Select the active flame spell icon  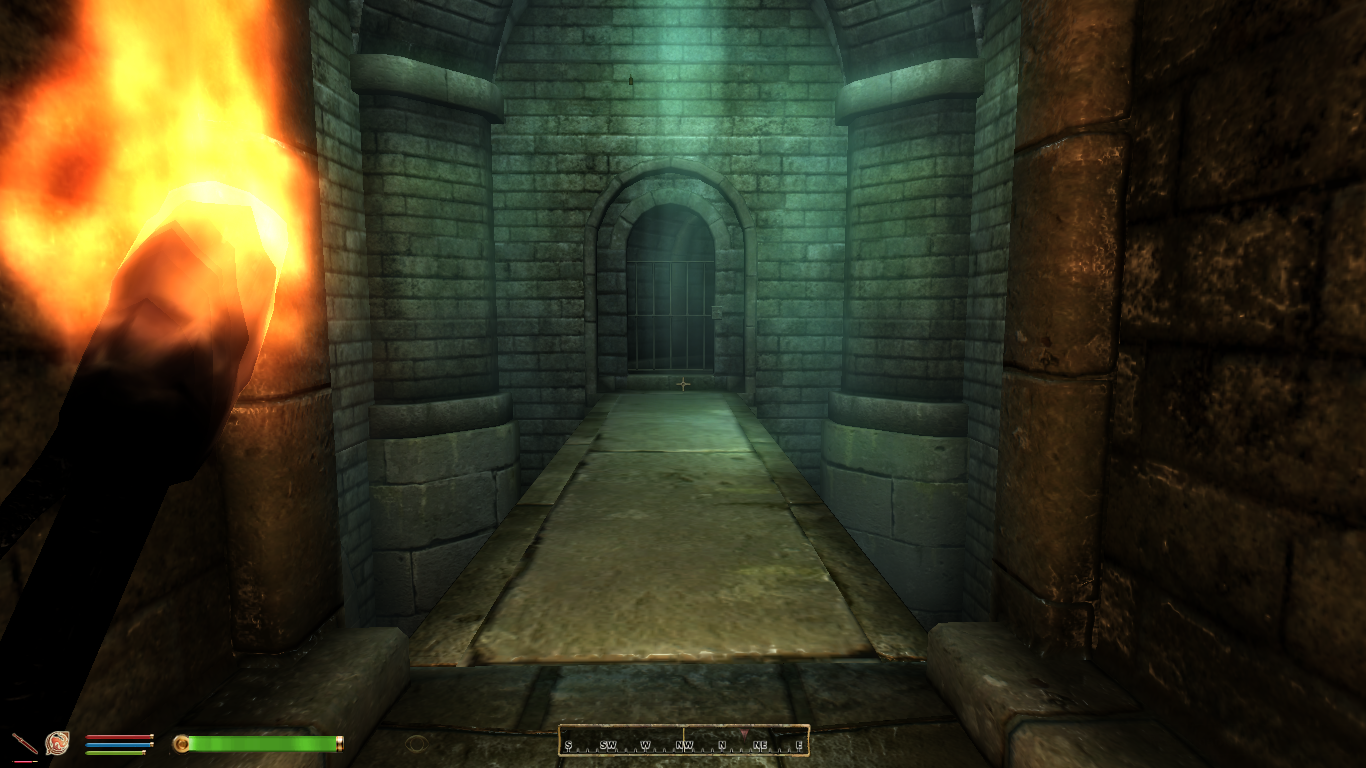(57, 743)
